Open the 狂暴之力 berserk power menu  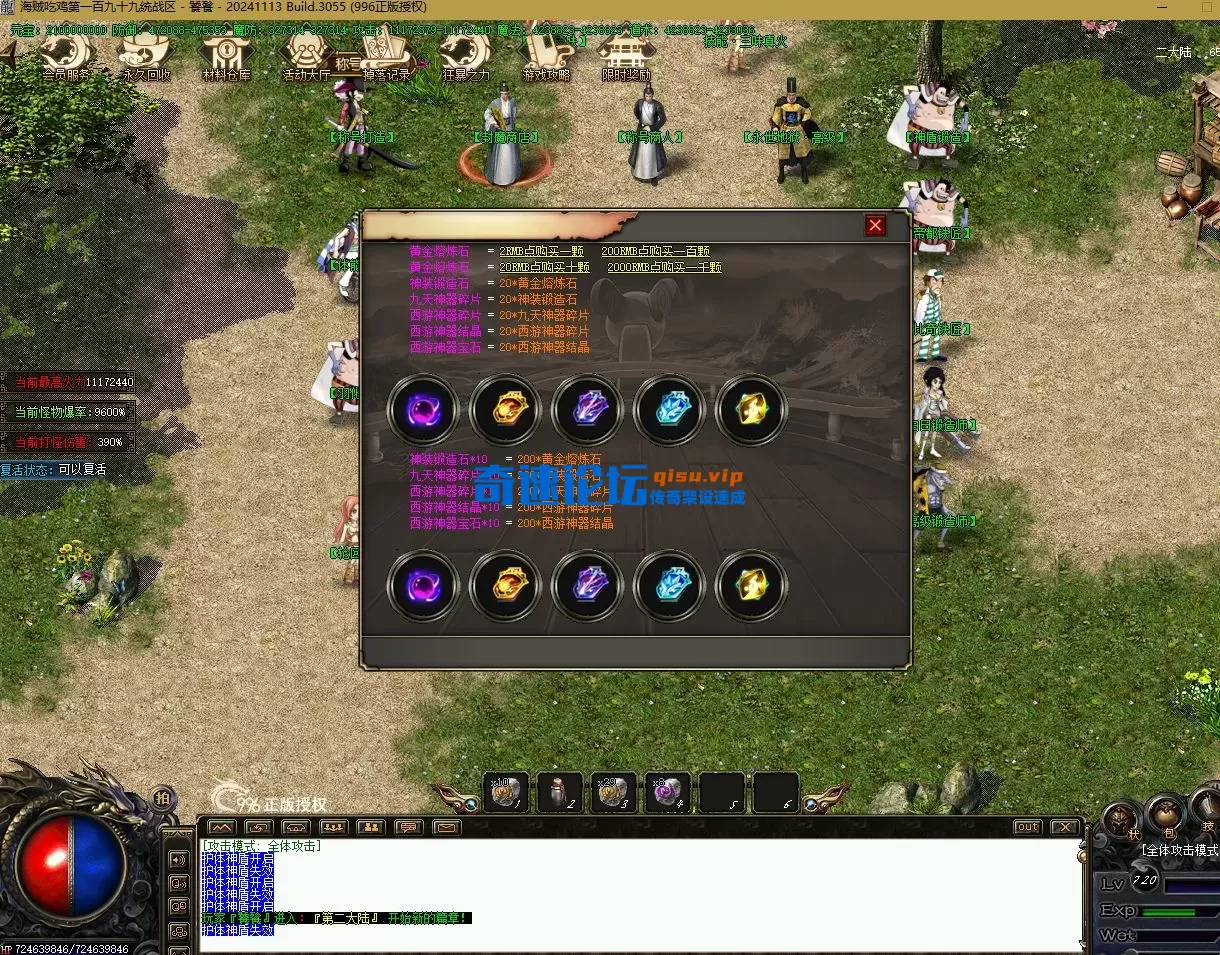pos(466,56)
